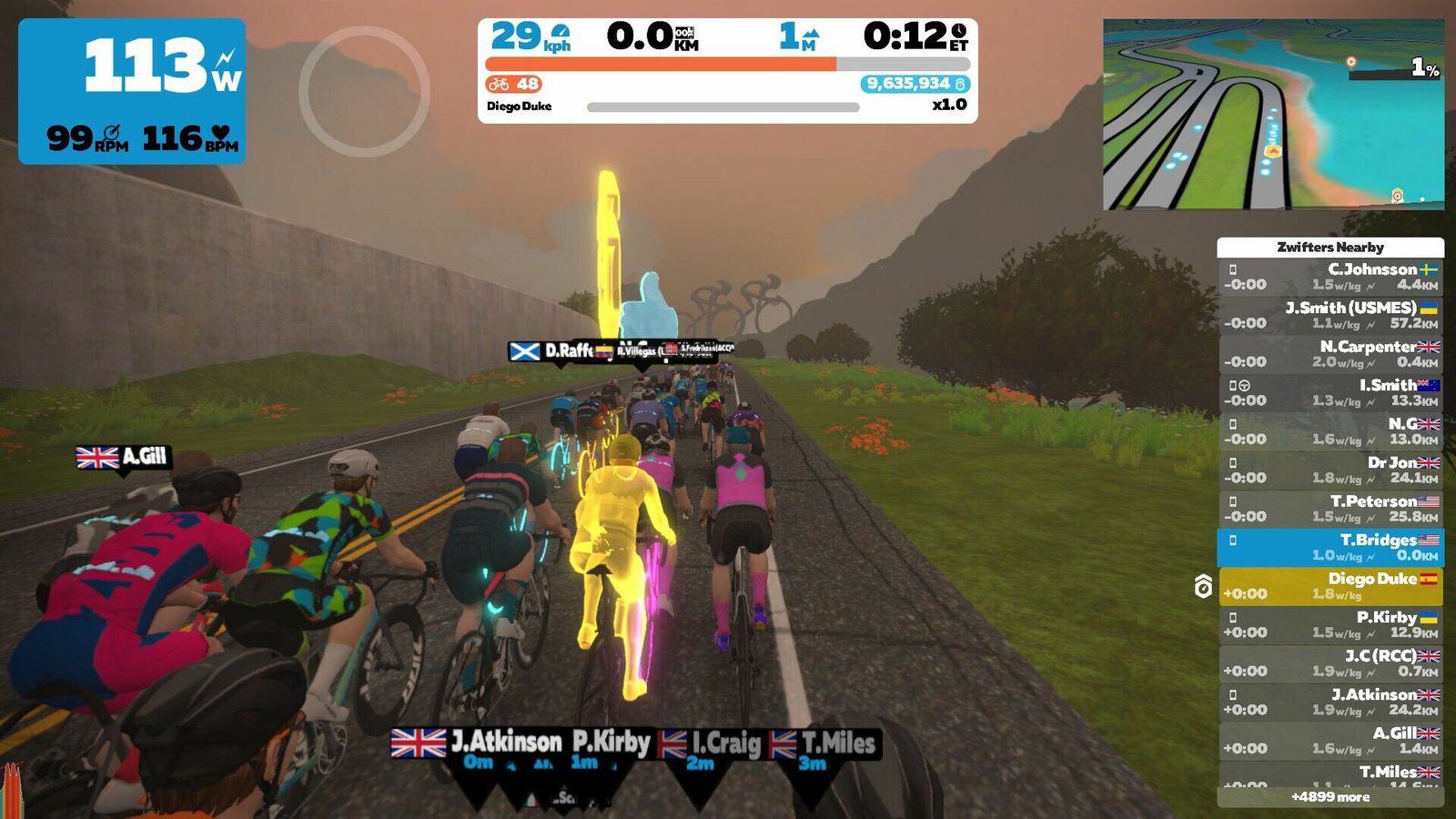Click the highlighted blue T.Bridges row
The width and height of the screenshot is (1456, 819).
click(x=1330, y=547)
